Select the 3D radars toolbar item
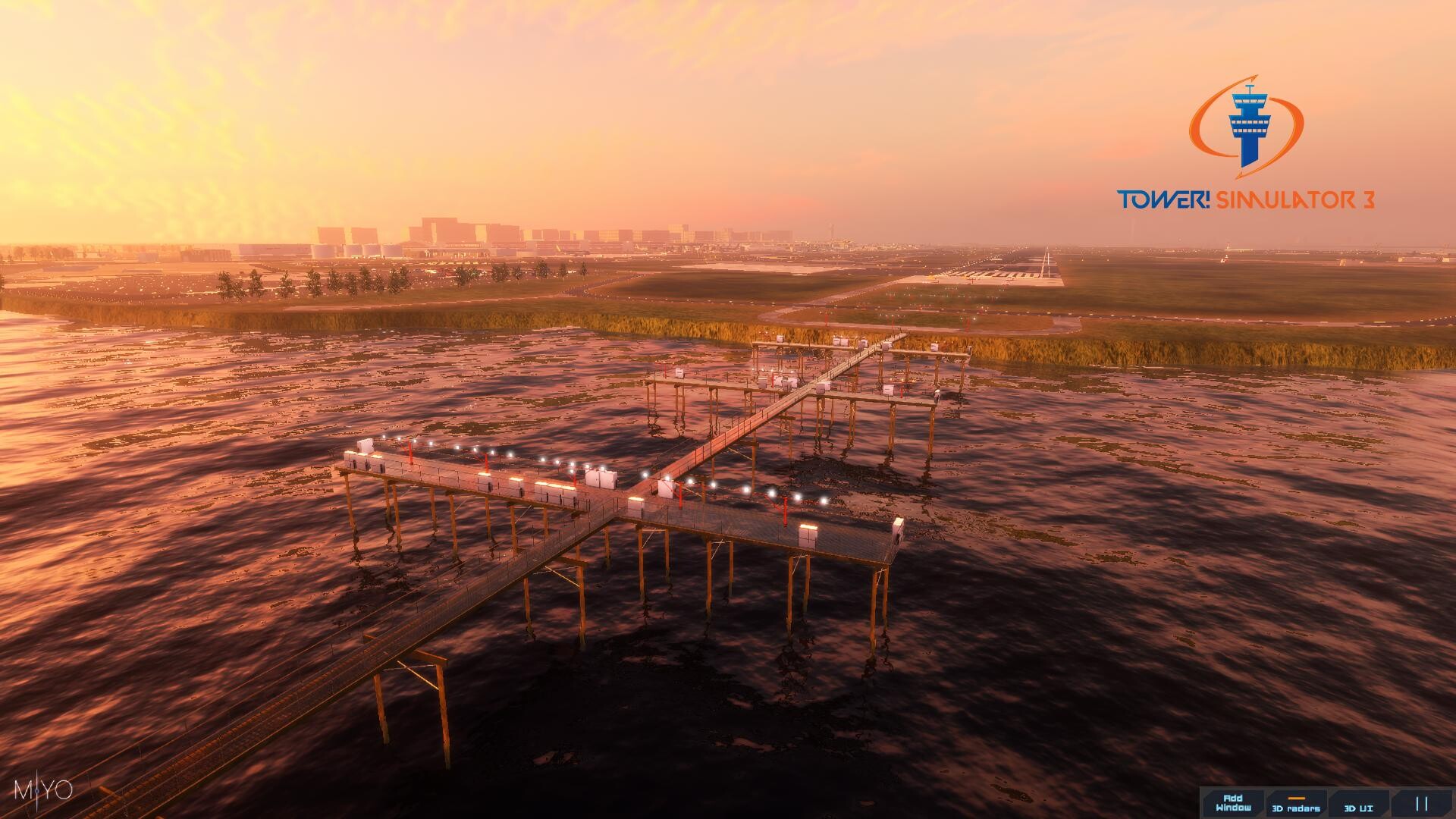 1295,806
